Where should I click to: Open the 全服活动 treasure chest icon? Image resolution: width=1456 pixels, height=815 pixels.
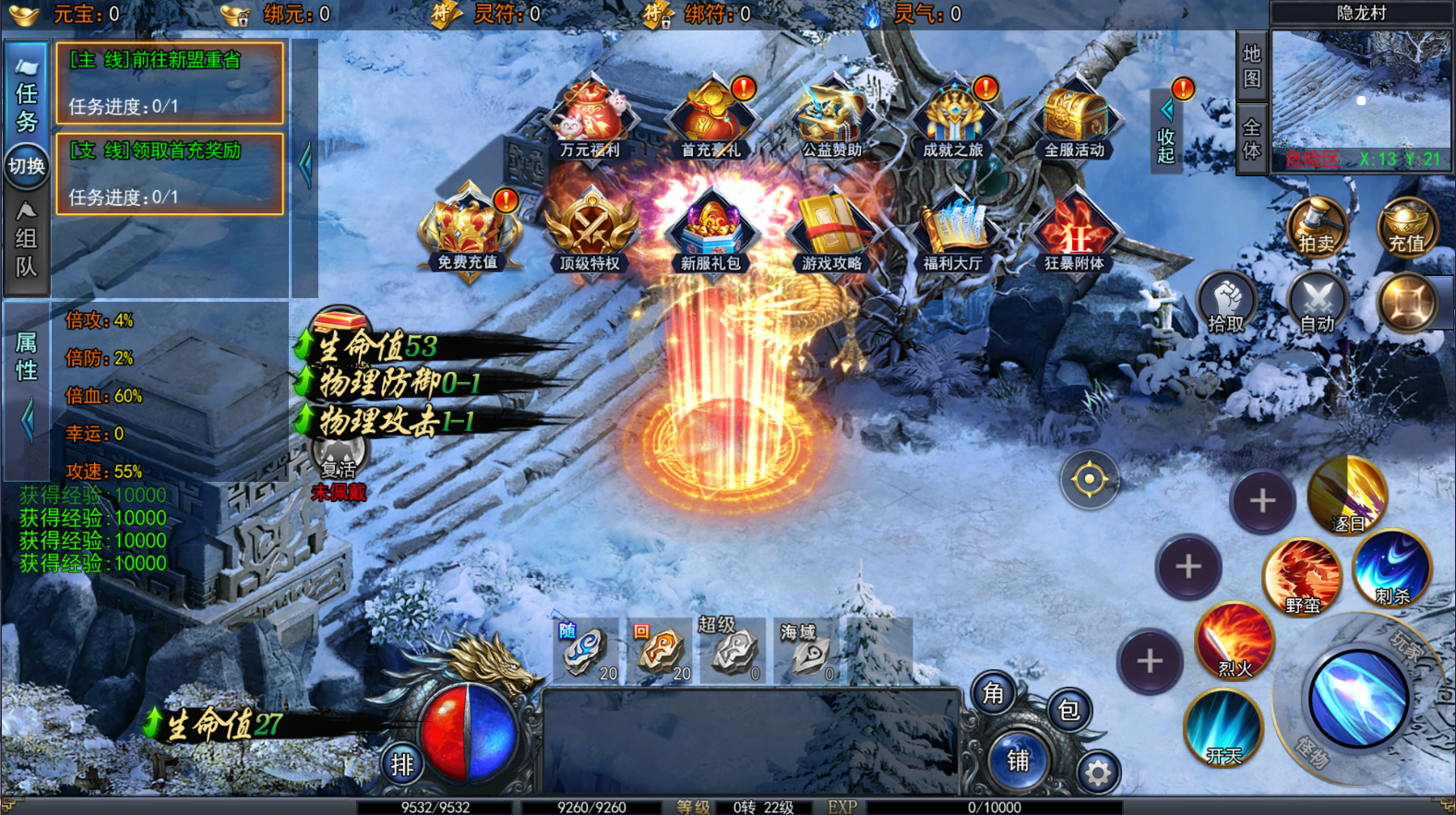pyautogui.click(x=1074, y=120)
